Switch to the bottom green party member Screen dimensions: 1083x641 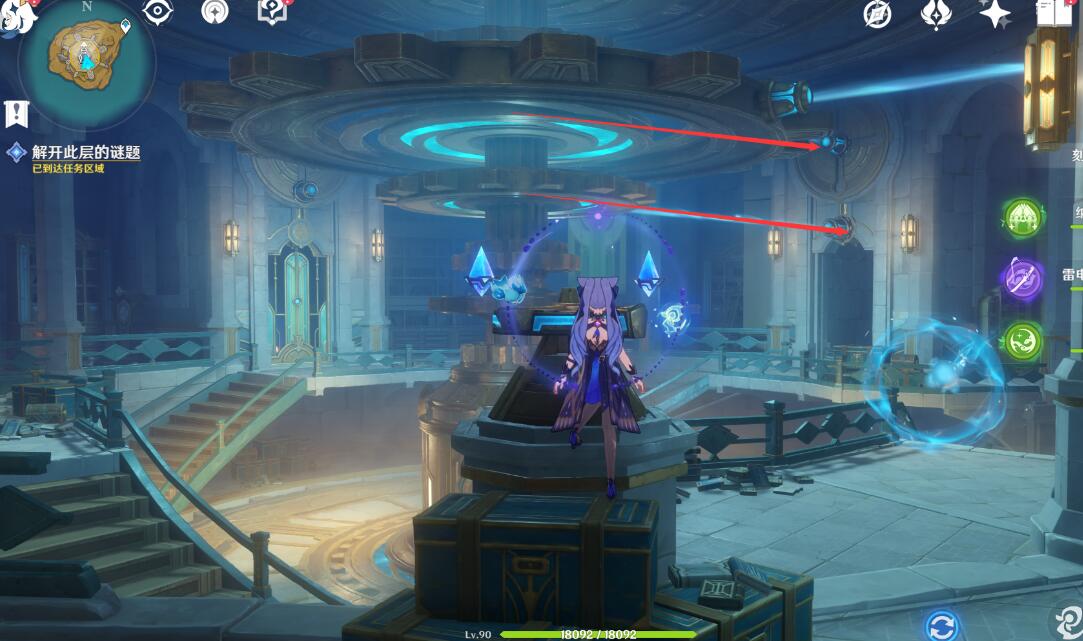[x=1022, y=340]
